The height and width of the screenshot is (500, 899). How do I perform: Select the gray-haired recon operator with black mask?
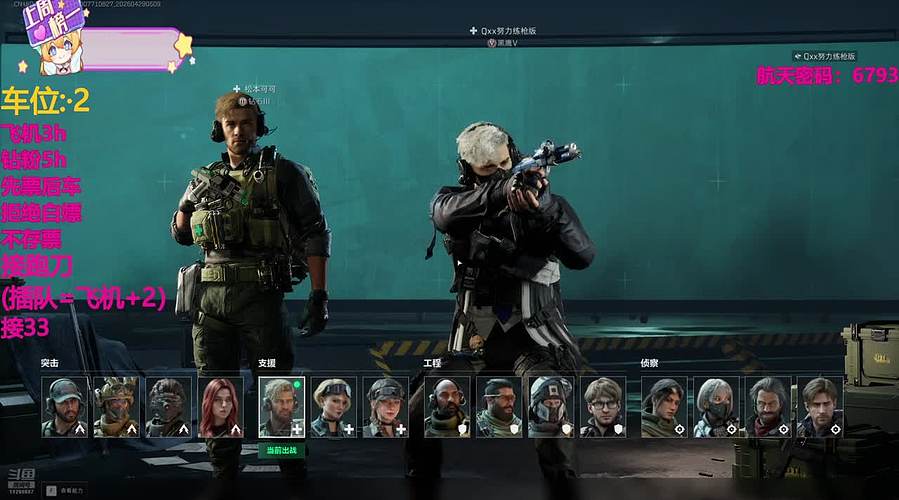click(x=716, y=407)
